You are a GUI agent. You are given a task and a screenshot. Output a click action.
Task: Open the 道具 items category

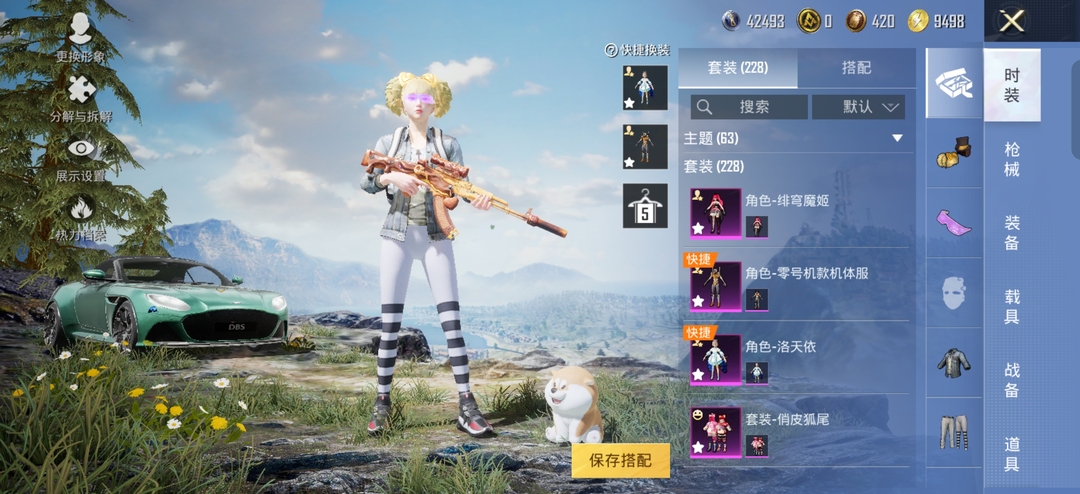click(x=1012, y=453)
